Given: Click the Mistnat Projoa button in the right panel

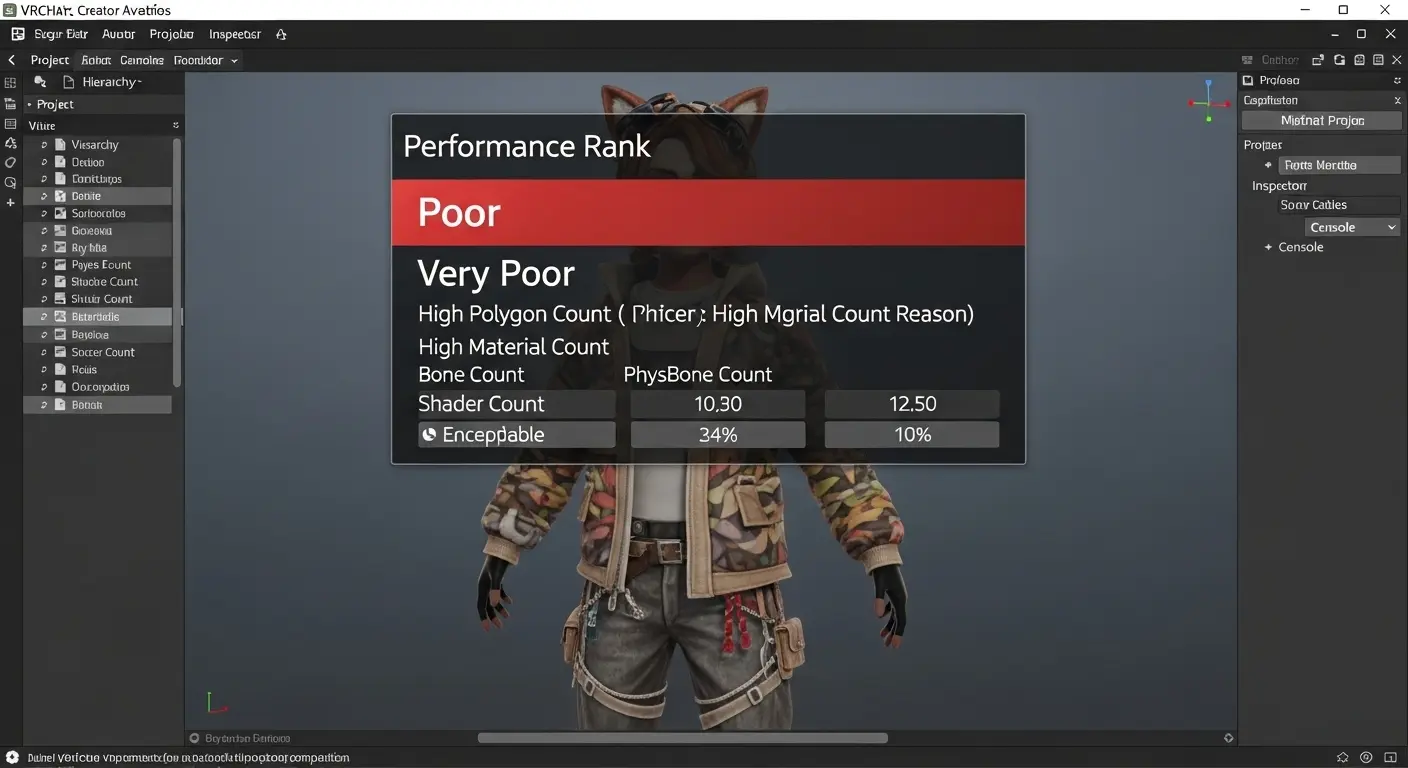Looking at the screenshot, I should click(1321, 121).
